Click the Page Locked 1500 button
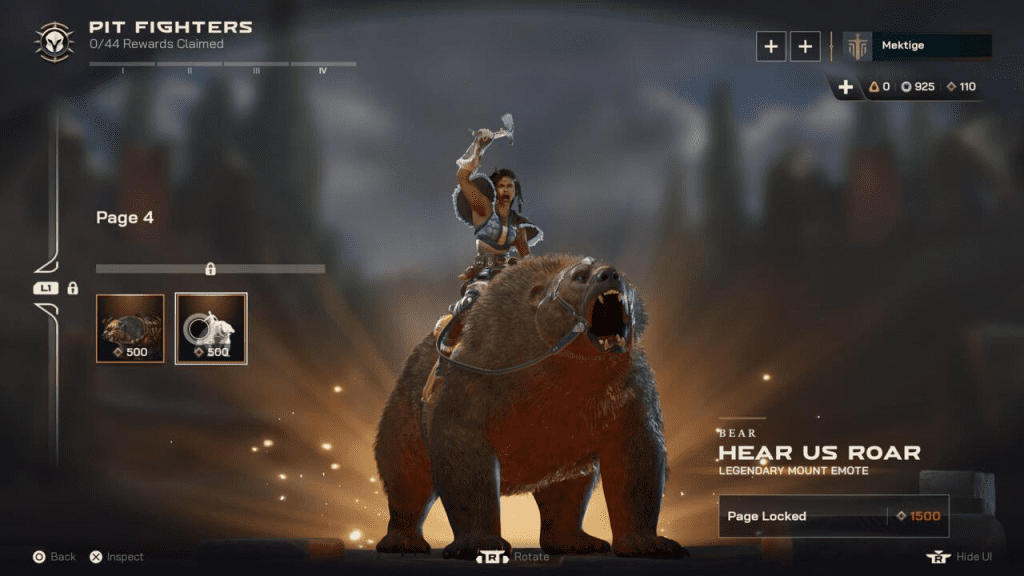This screenshot has width=1024, height=576. coord(833,516)
